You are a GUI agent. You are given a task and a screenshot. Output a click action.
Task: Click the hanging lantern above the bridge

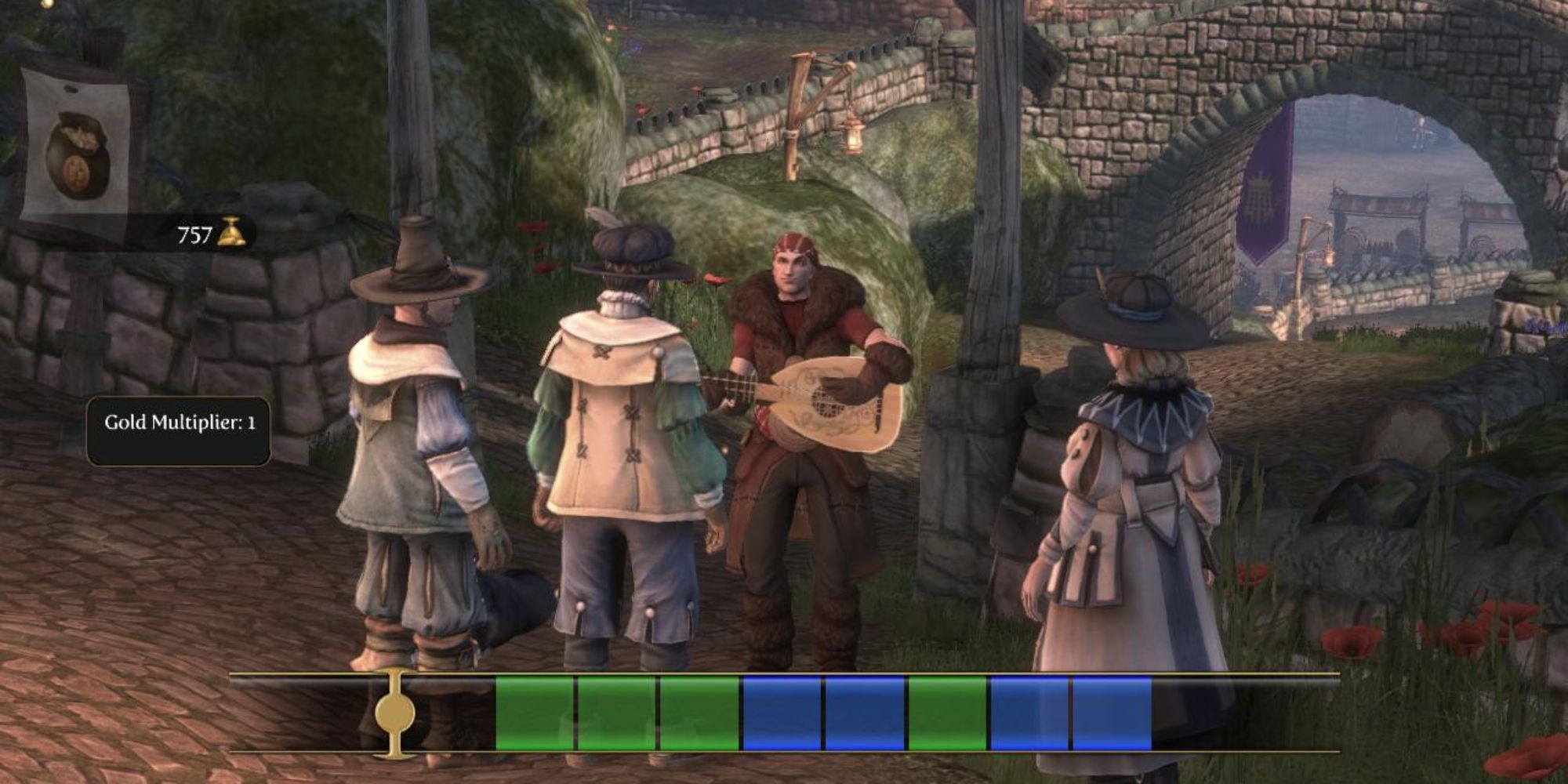853,137
